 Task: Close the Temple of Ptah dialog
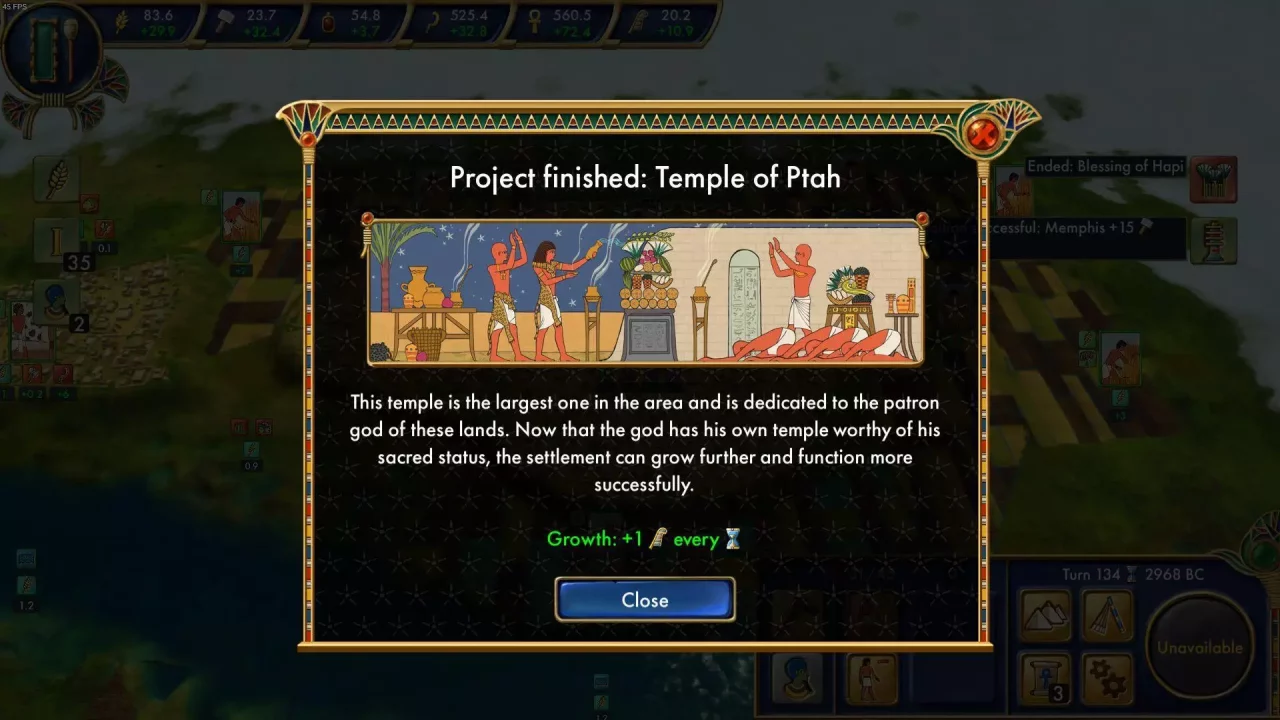click(645, 599)
